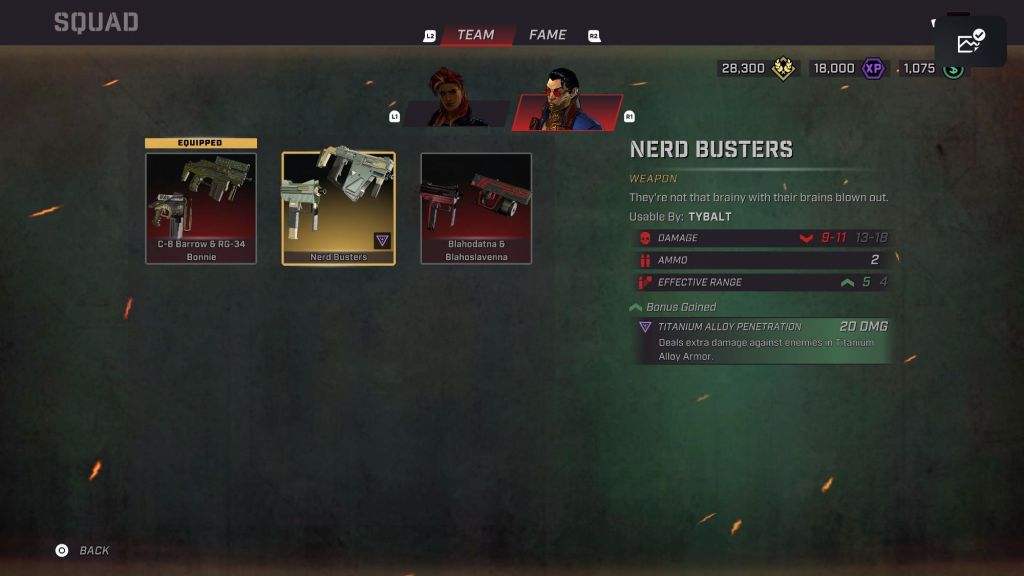Open the Fame tab

(547, 35)
